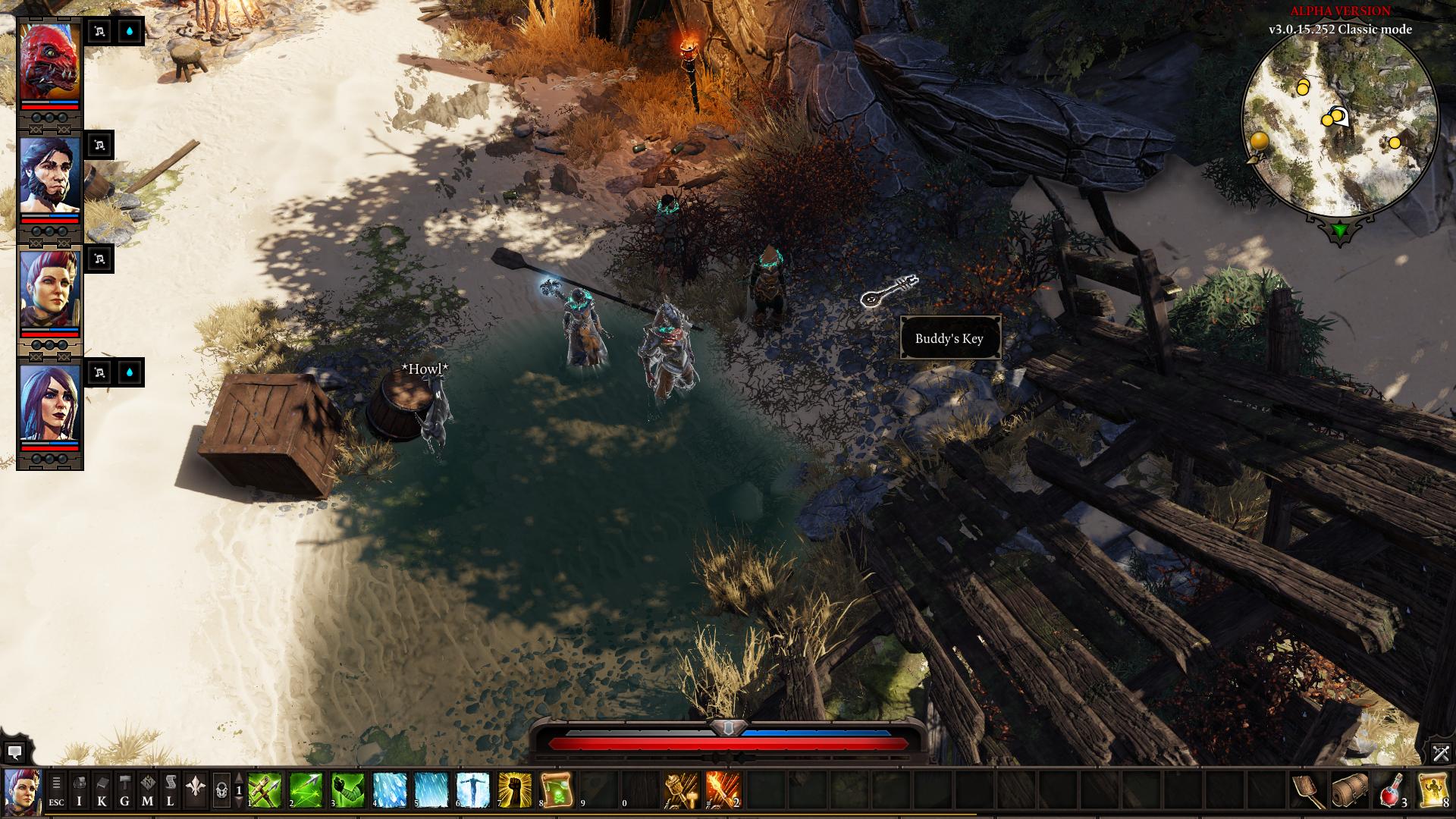Select the bearded dark-haired companion portrait
The image size is (1456, 819).
point(49,176)
